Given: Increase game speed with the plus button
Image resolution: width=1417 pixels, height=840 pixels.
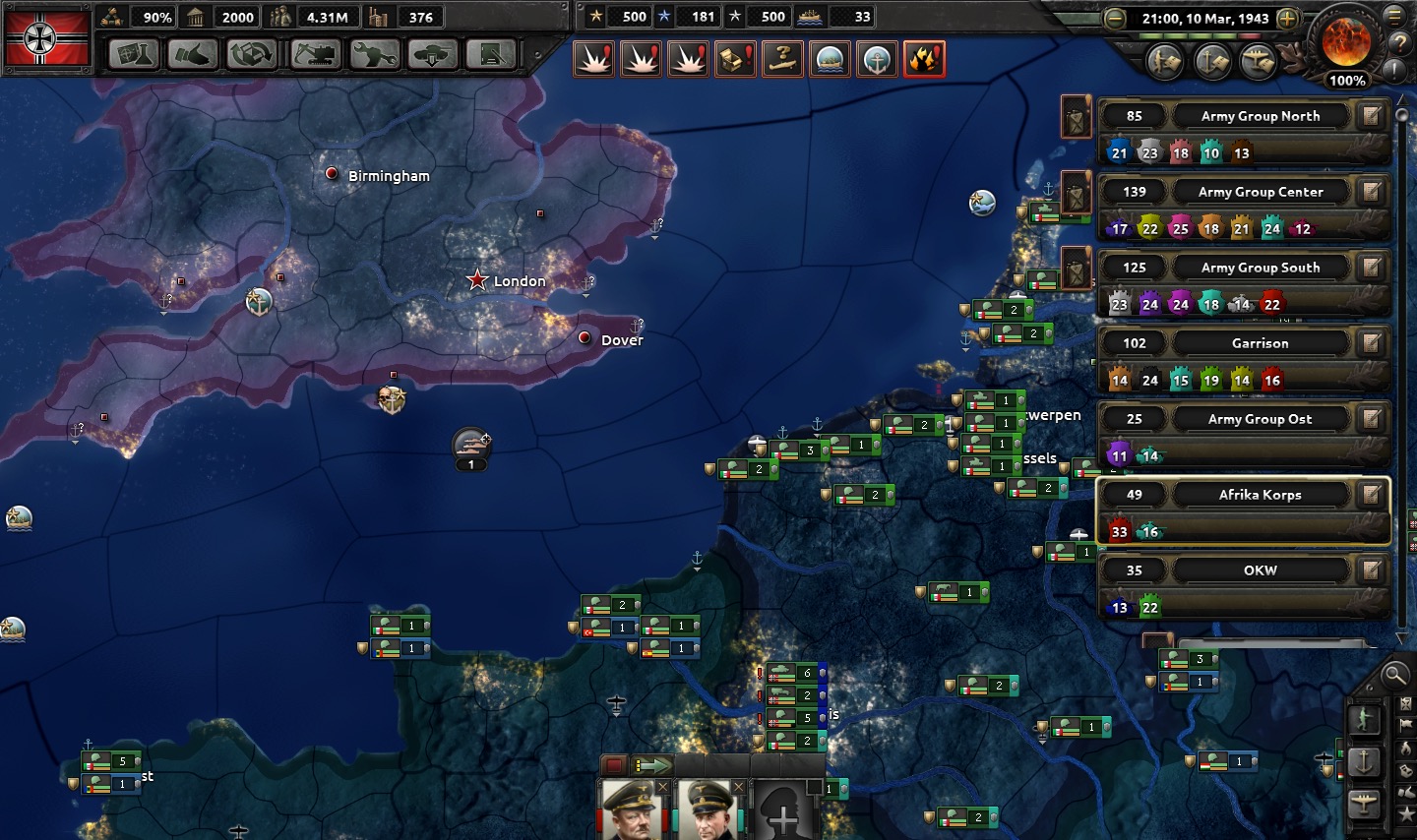Looking at the screenshot, I should 1287,19.
